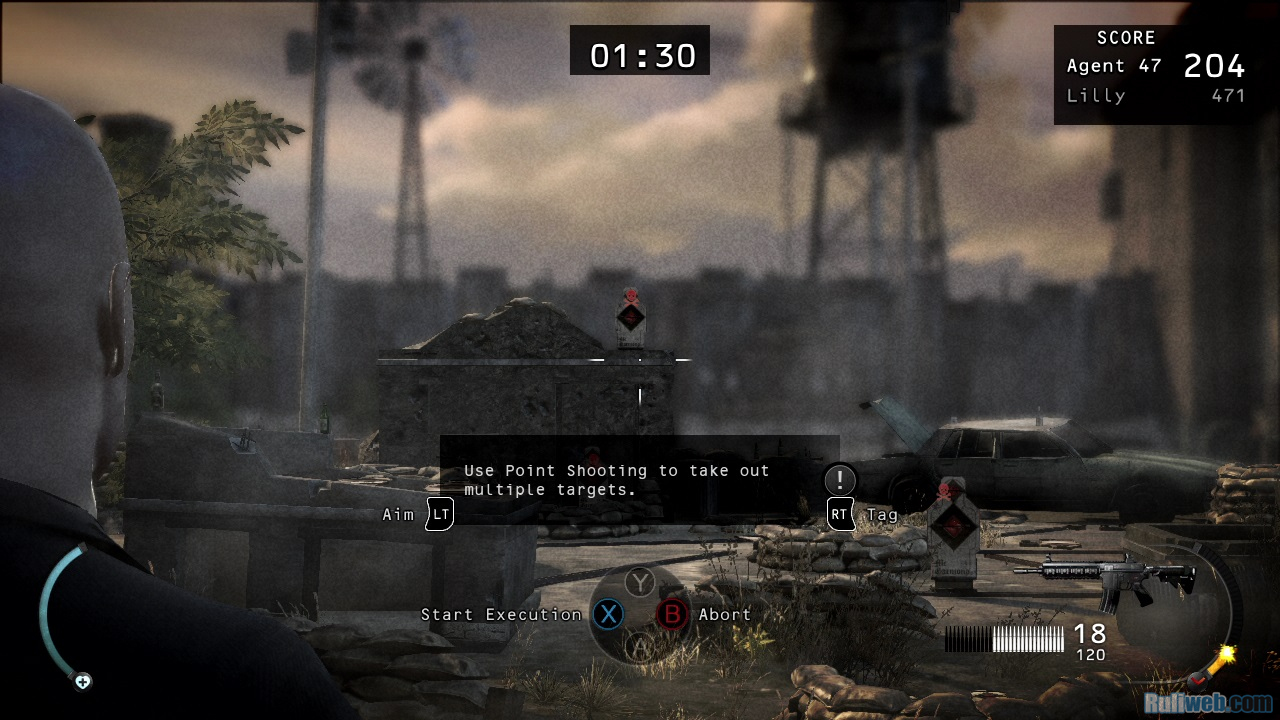This screenshot has height=720, width=1280.
Task: Tag the skull target marker beside the car
Action: pyautogui.click(x=951, y=520)
